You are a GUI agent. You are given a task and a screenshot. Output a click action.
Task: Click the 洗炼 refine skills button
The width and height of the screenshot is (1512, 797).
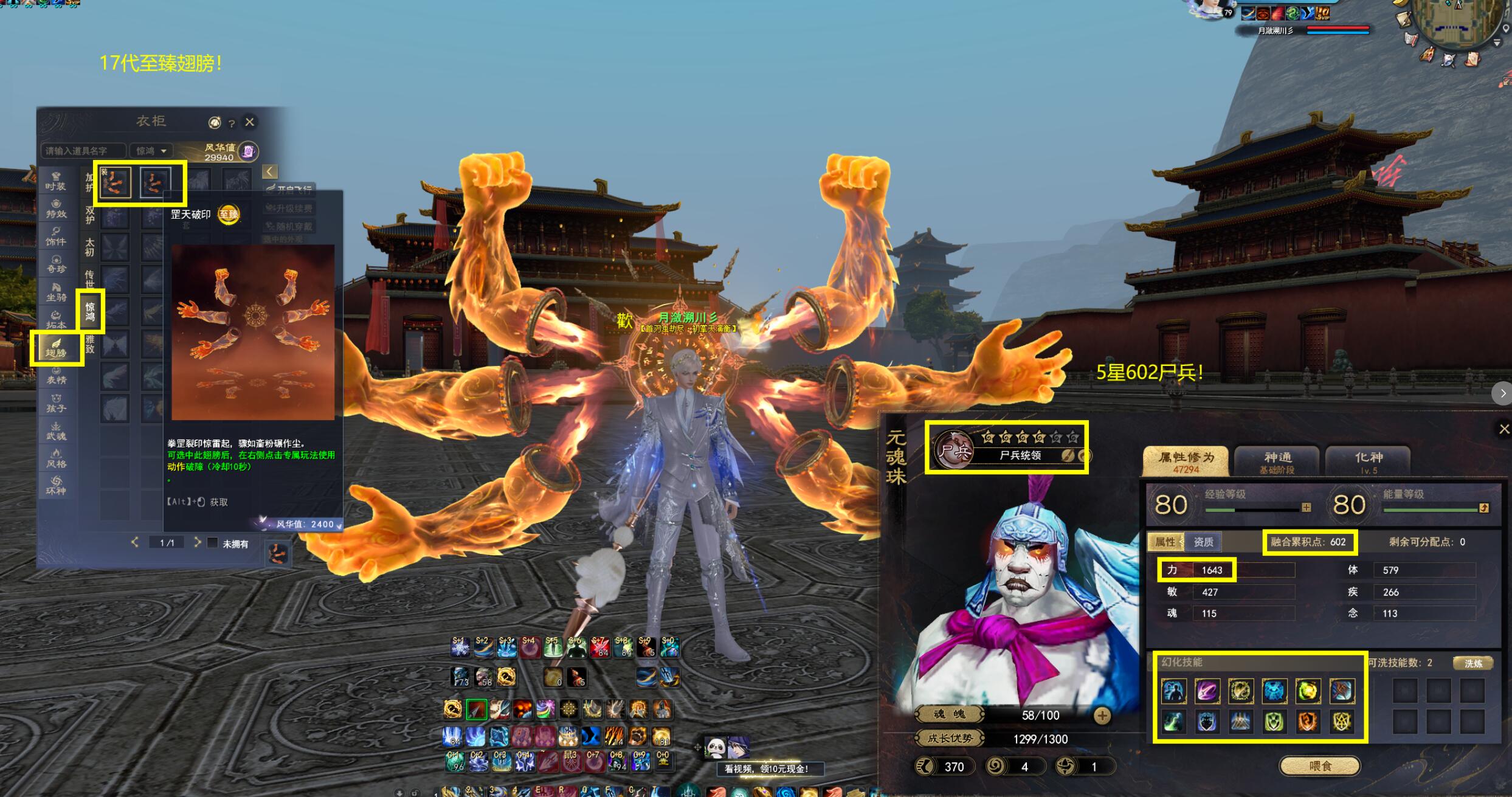point(1473,663)
